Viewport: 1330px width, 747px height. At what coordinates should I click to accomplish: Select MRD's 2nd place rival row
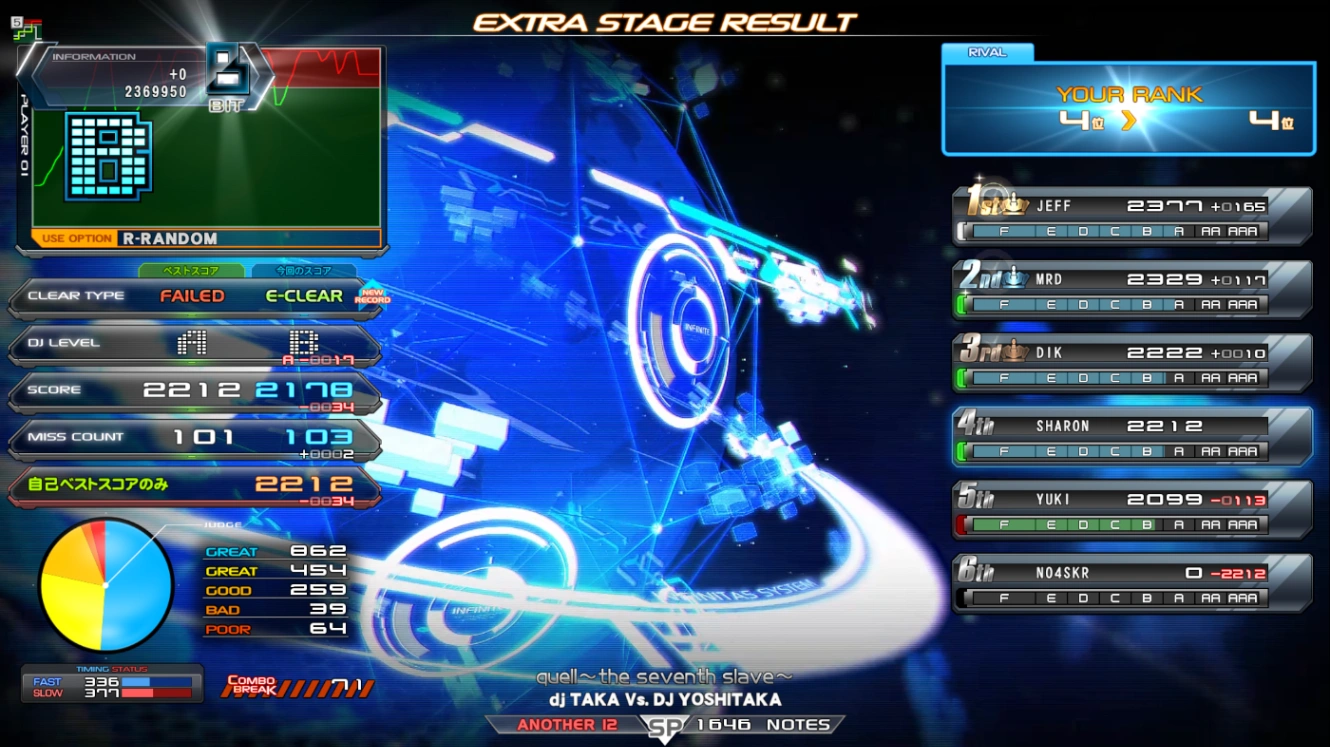tap(1132, 290)
